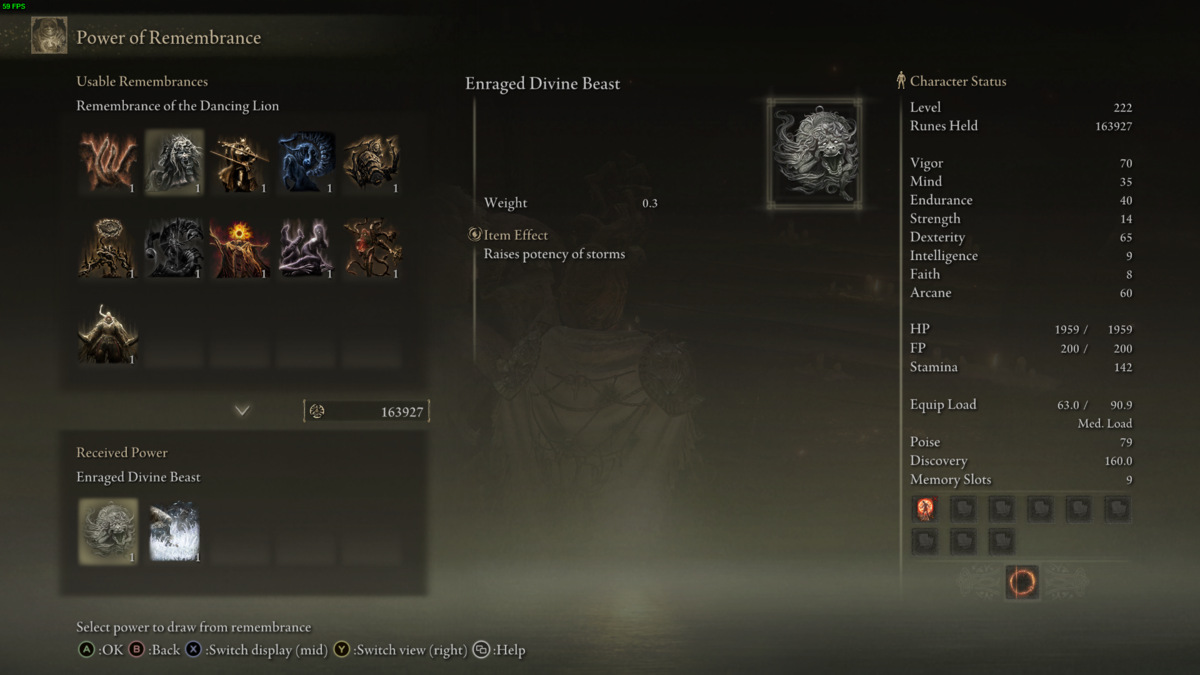Choose the Enraged Divine Beast power

point(108,531)
